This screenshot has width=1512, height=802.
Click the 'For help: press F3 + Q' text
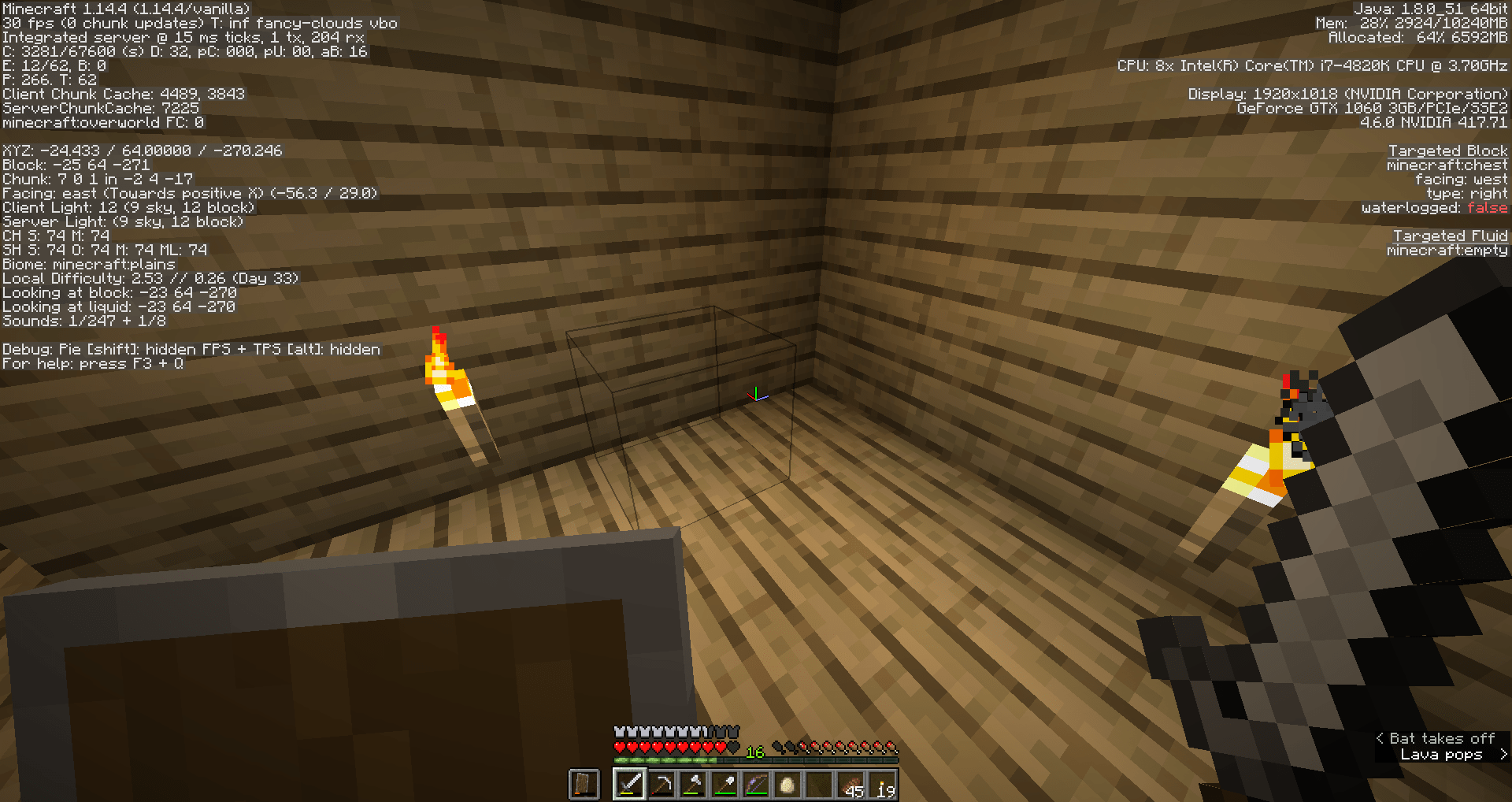[92, 364]
